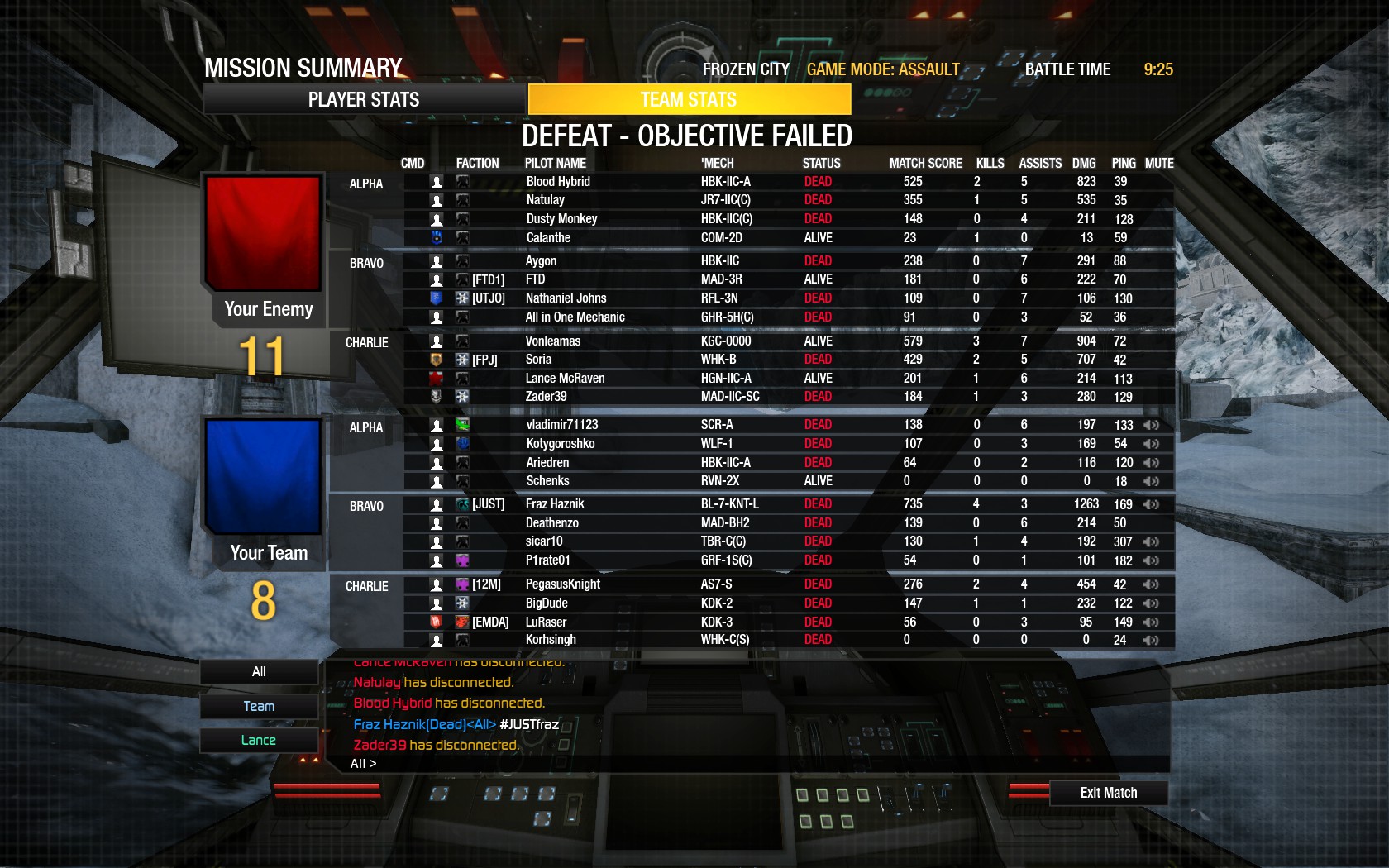
Task: Select the Lance chat filter
Action: [258, 739]
